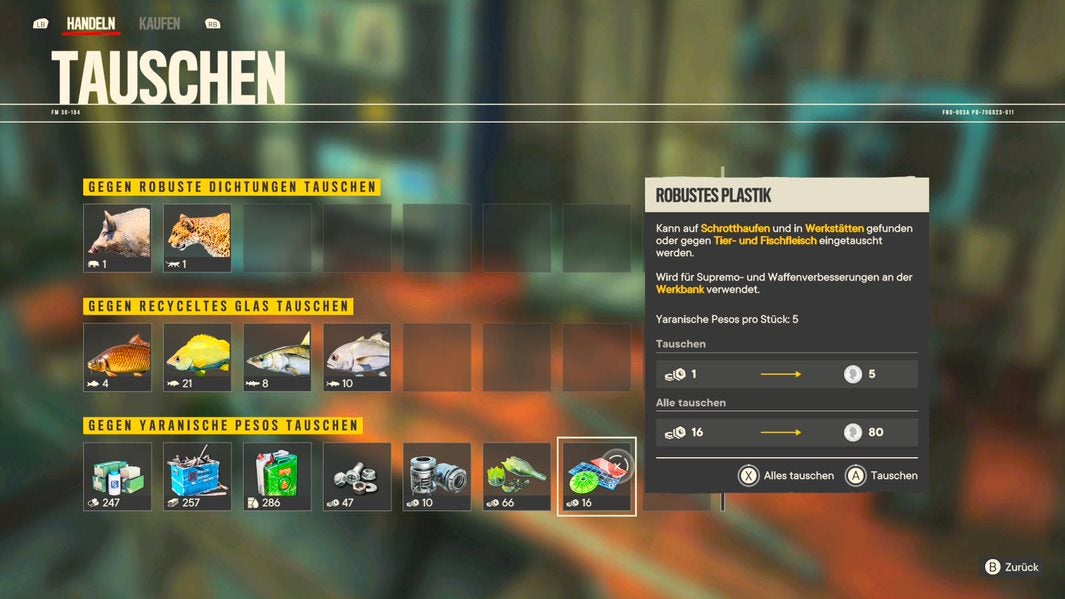Select the medicine supplies slot with 247

(x=117, y=476)
